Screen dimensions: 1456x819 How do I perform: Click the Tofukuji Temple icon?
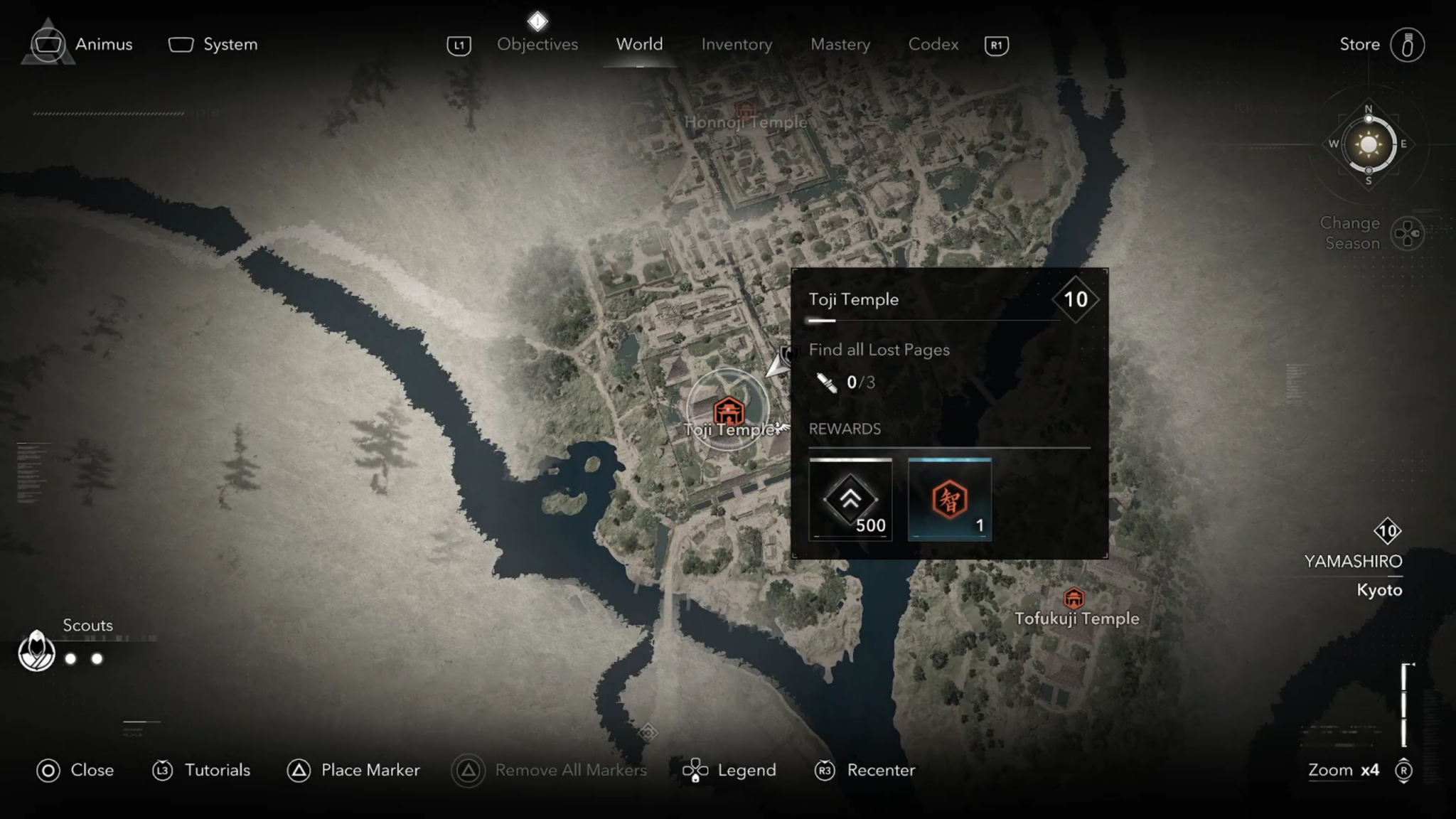(x=1075, y=599)
